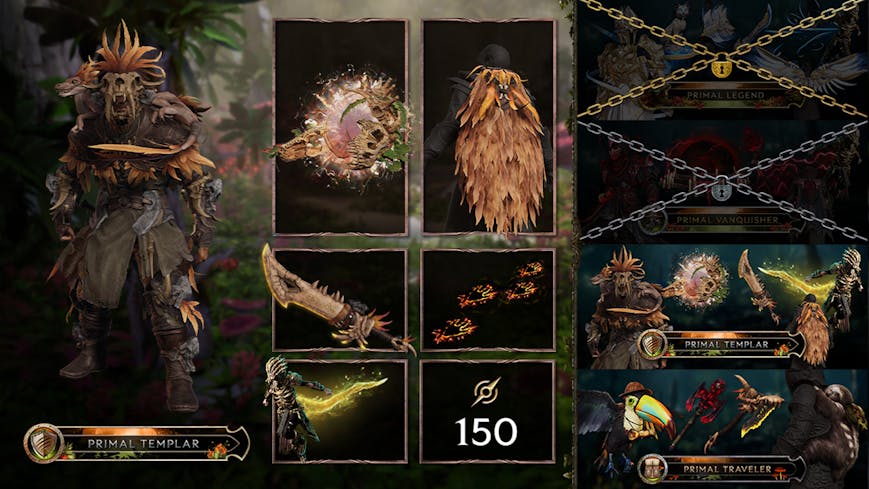
Task: Select the spiked bone sword tile
Action: coord(340,300)
